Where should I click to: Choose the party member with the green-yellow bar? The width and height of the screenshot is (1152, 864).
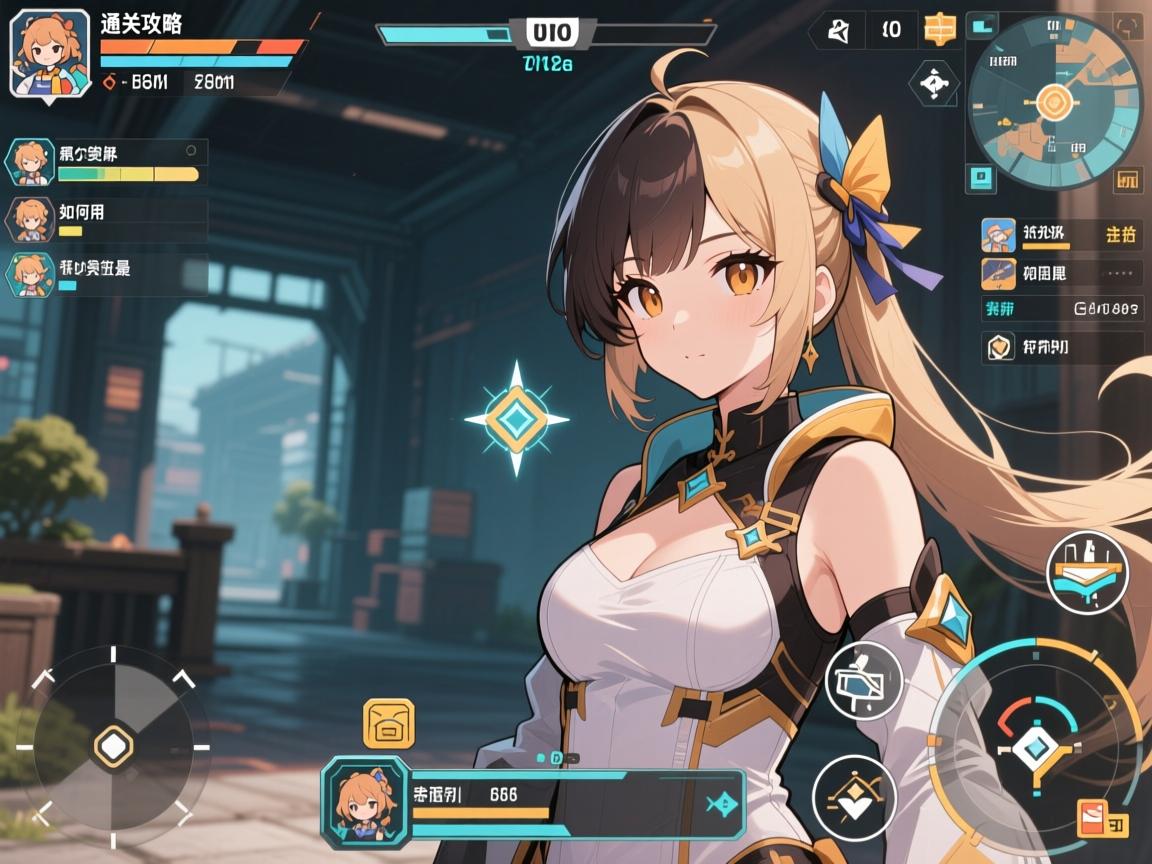click(105, 162)
